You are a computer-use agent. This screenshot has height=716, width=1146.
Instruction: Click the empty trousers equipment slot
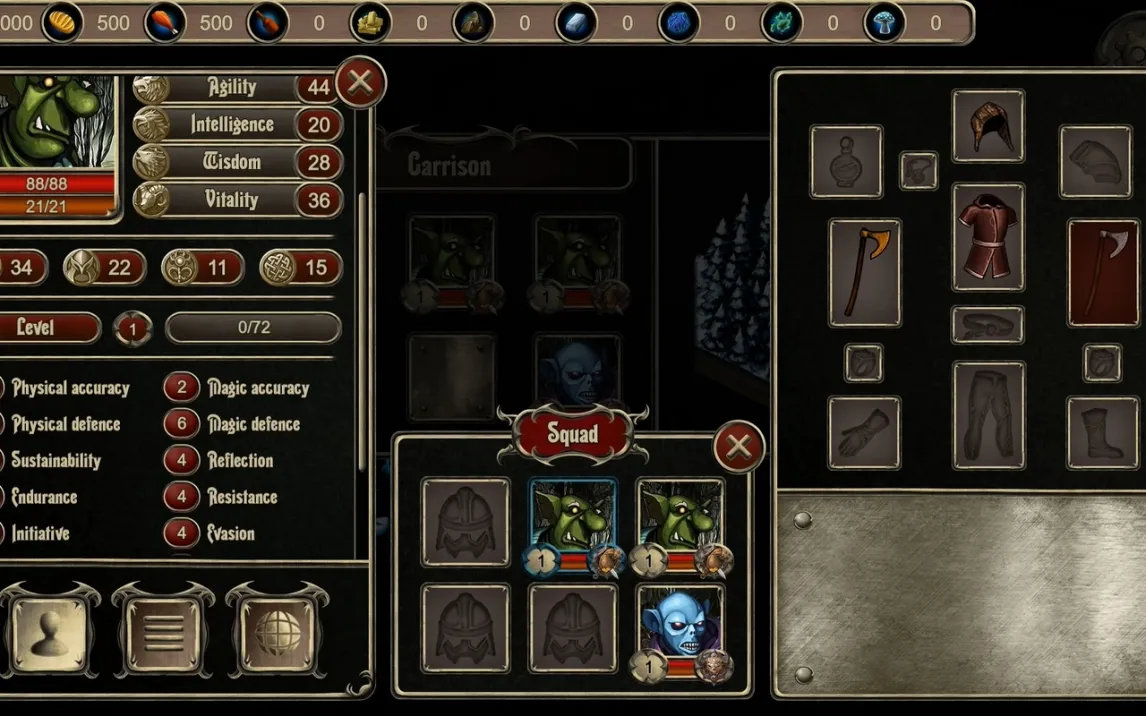pyautogui.click(x=988, y=415)
